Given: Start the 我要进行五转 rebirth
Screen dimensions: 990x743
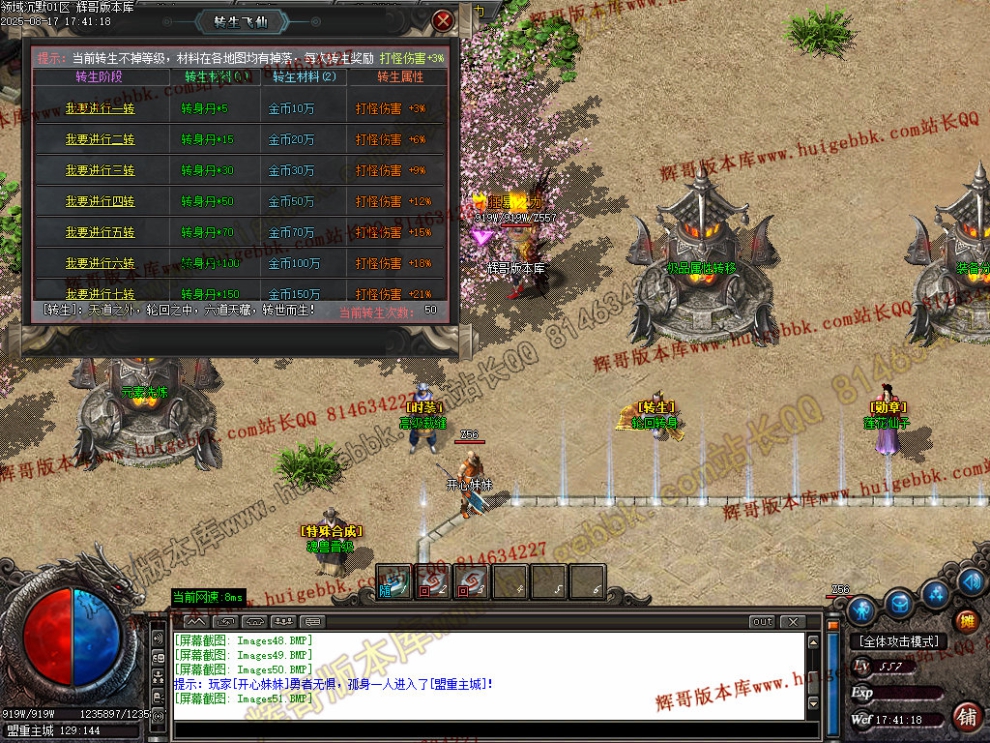Looking at the screenshot, I should 100,233.
